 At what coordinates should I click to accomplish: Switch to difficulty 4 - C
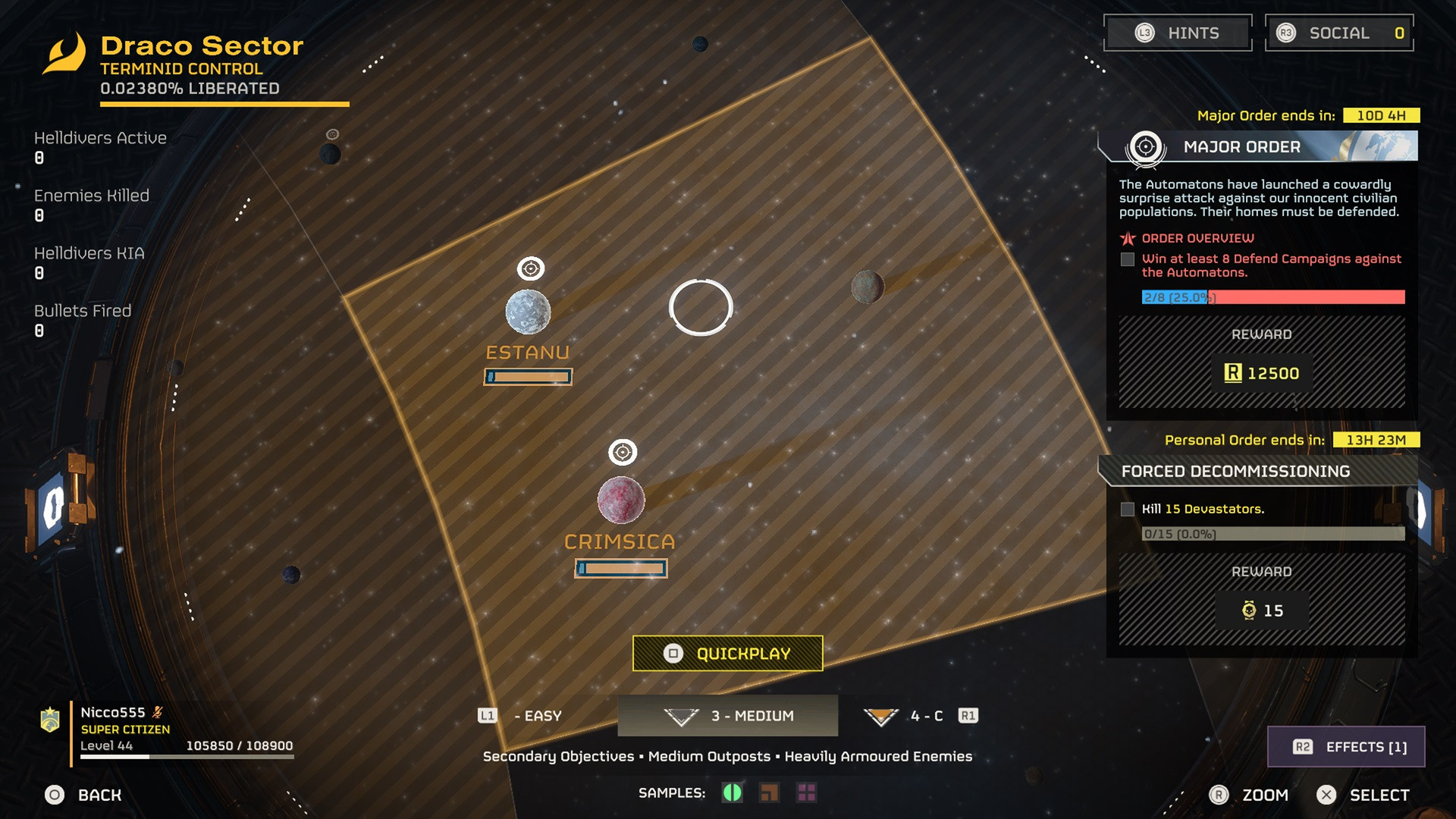[910, 716]
